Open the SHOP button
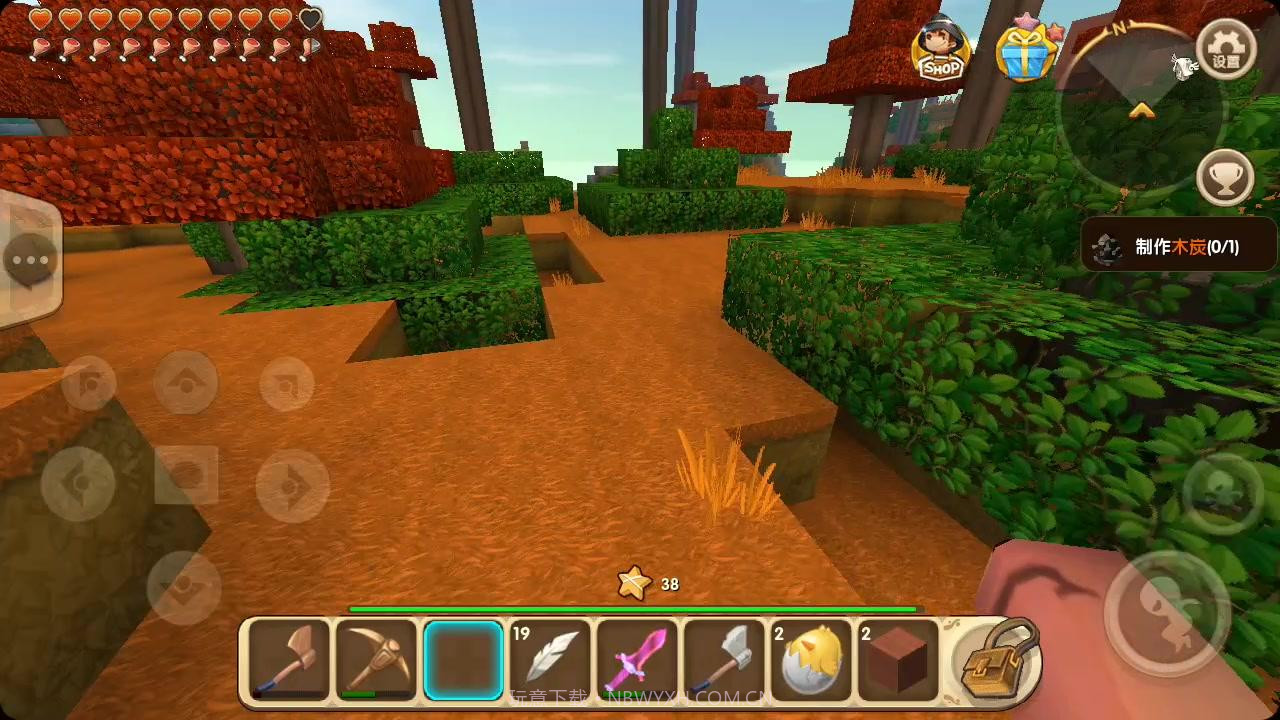 point(942,48)
